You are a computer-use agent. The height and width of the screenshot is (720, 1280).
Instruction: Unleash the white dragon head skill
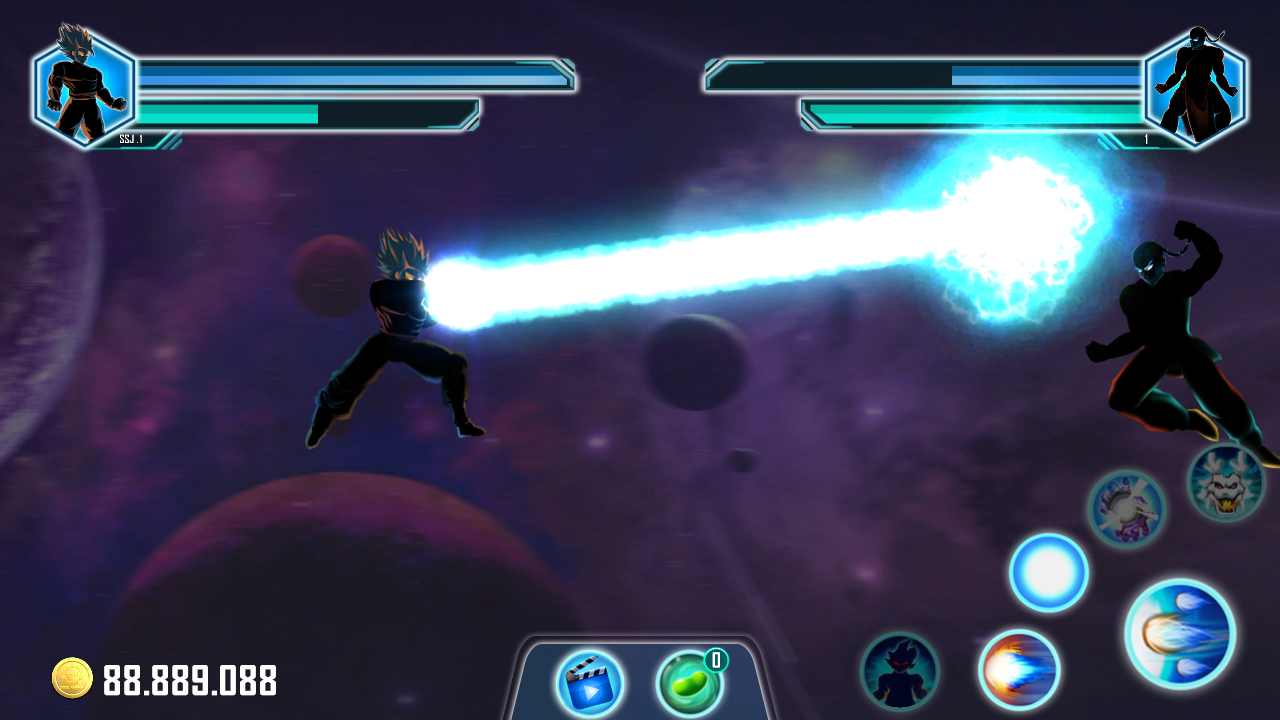click(1226, 484)
